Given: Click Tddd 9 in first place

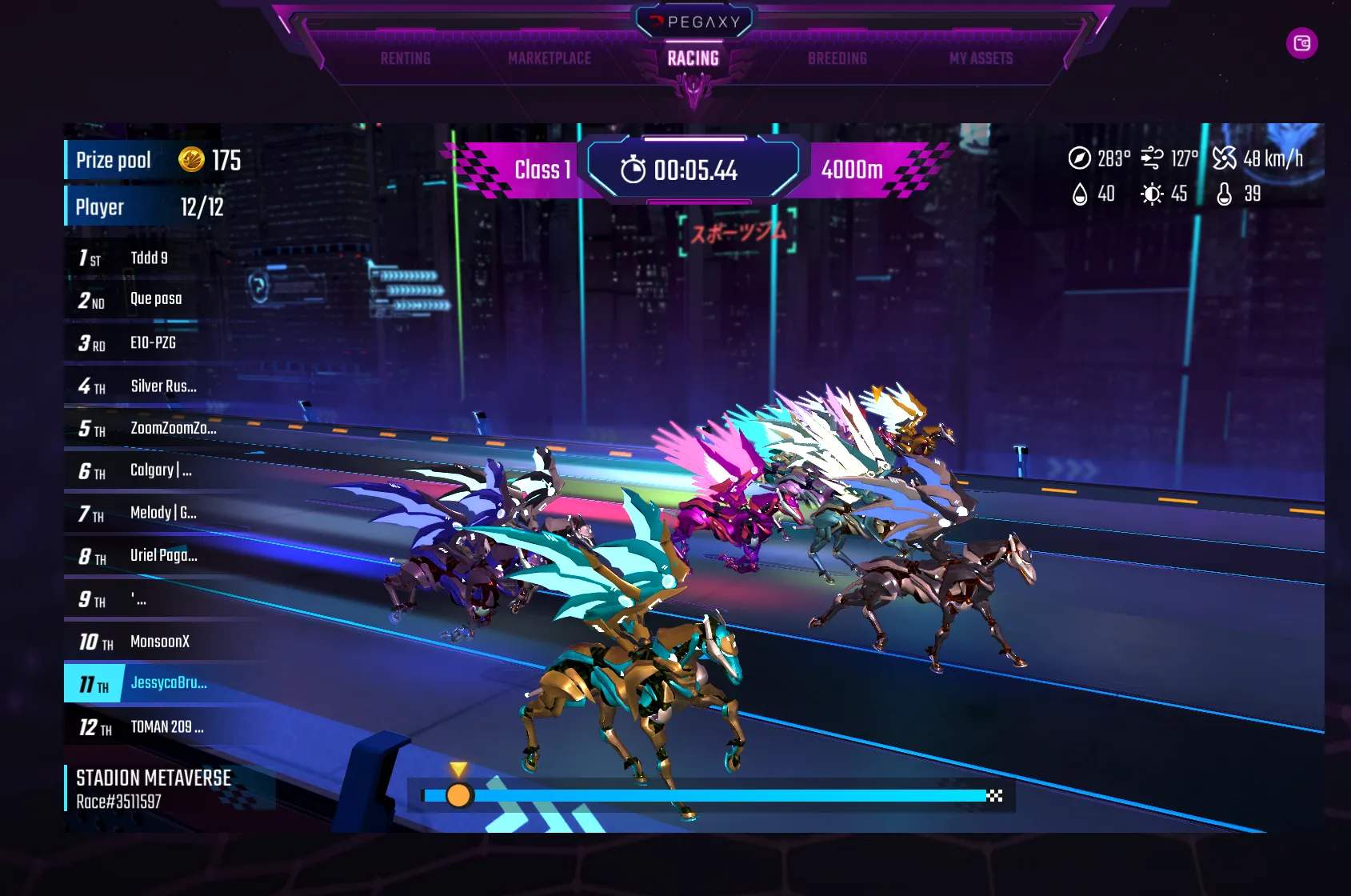Looking at the screenshot, I should pyautogui.click(x=149, y=258).
